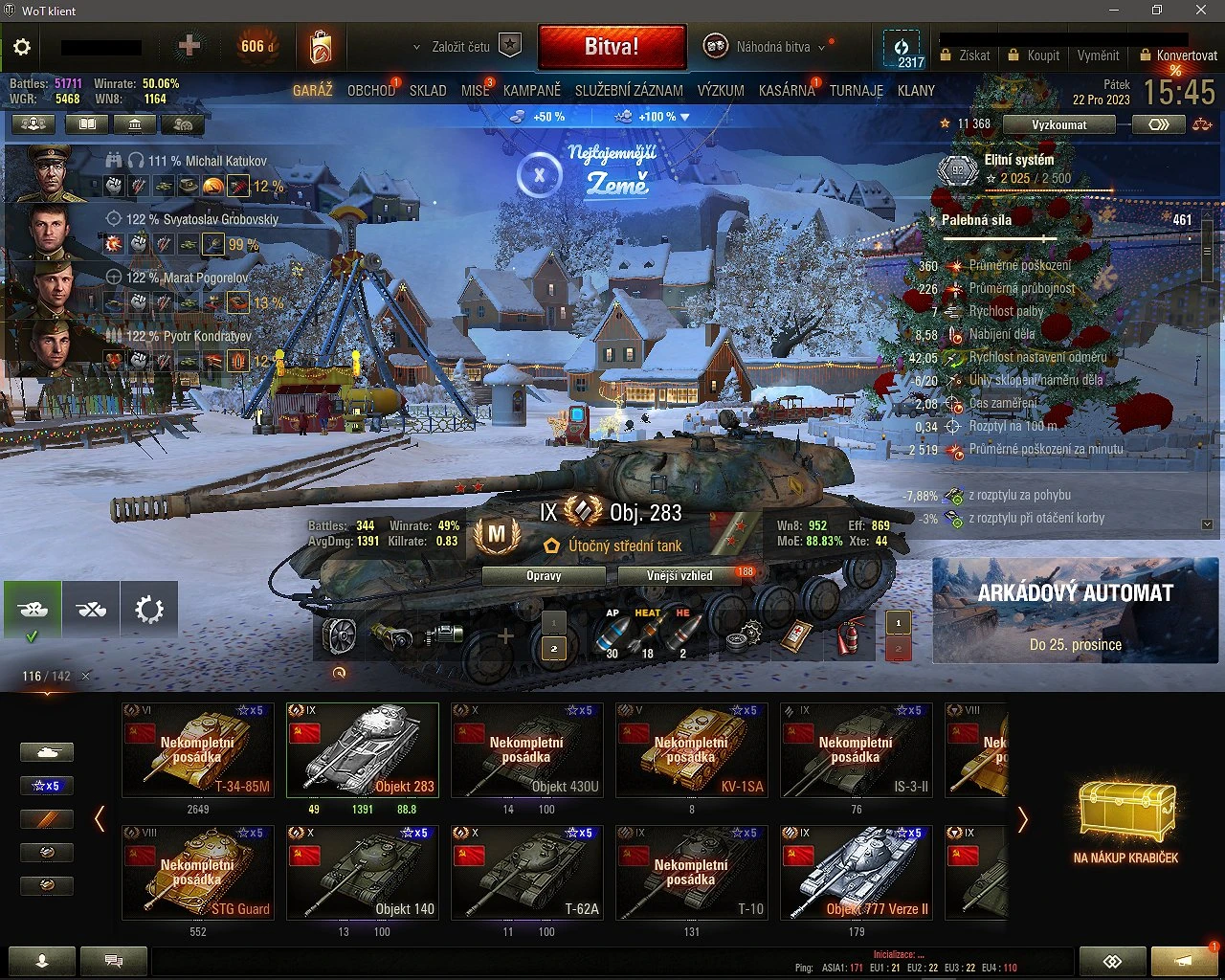Switch to the VÝZKUM tab

721,90
